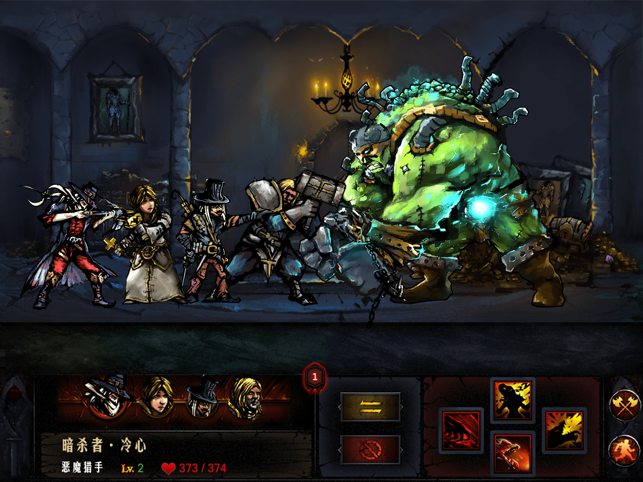
Task: Use the left red claw-slash skill
Action: 462,430
